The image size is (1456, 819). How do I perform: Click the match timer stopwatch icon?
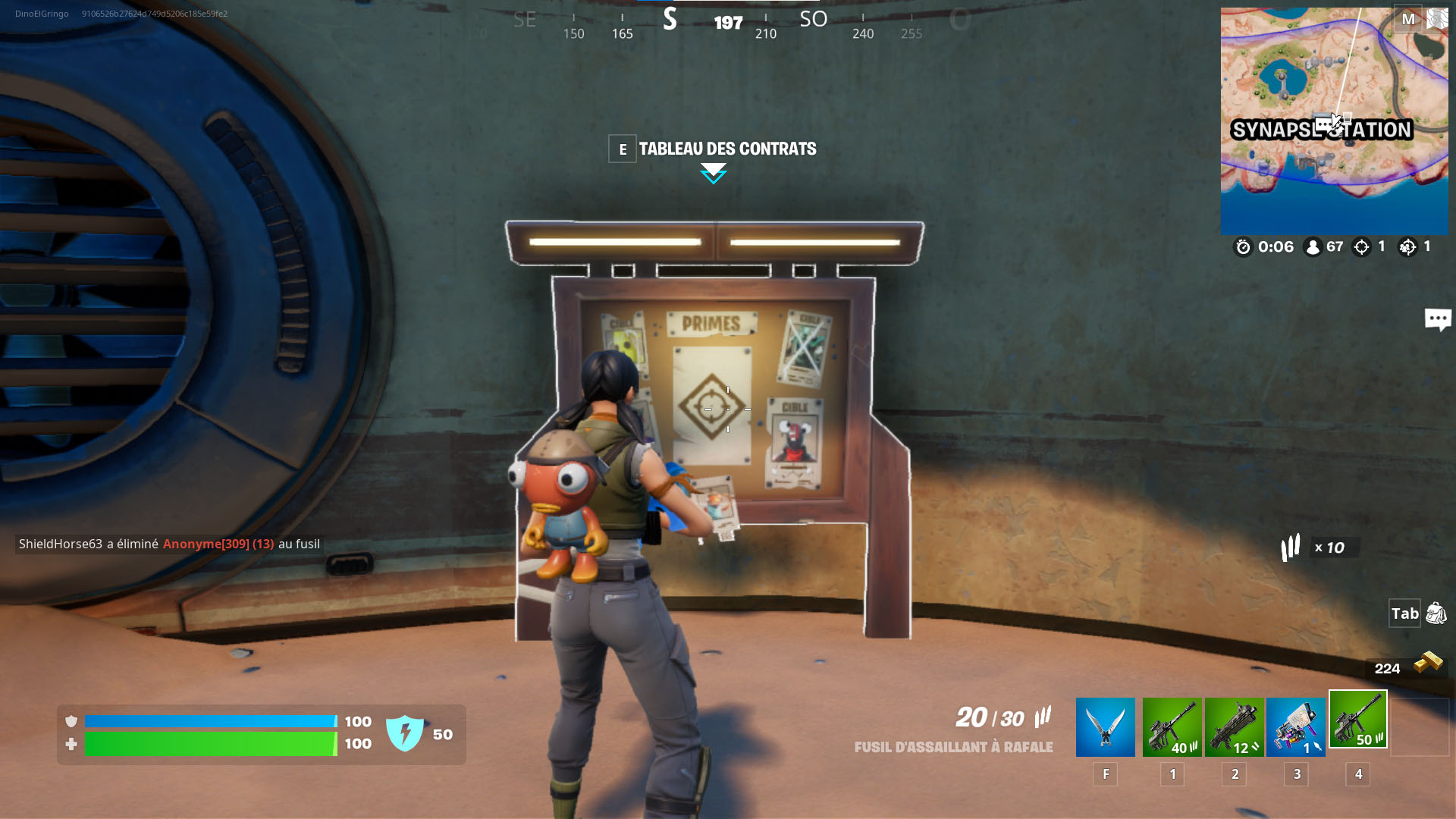1242,246
